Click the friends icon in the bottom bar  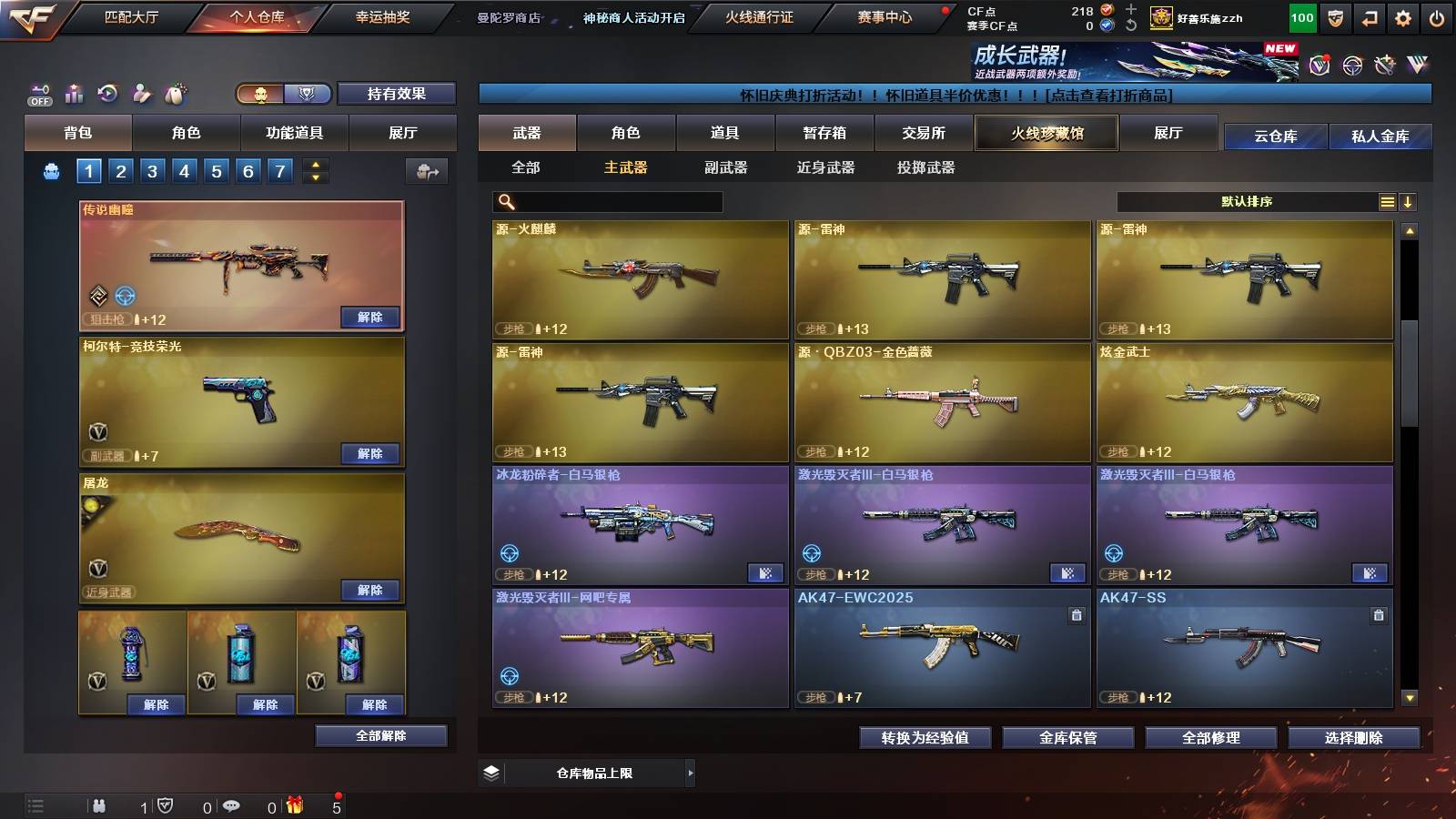pos(99,806)
